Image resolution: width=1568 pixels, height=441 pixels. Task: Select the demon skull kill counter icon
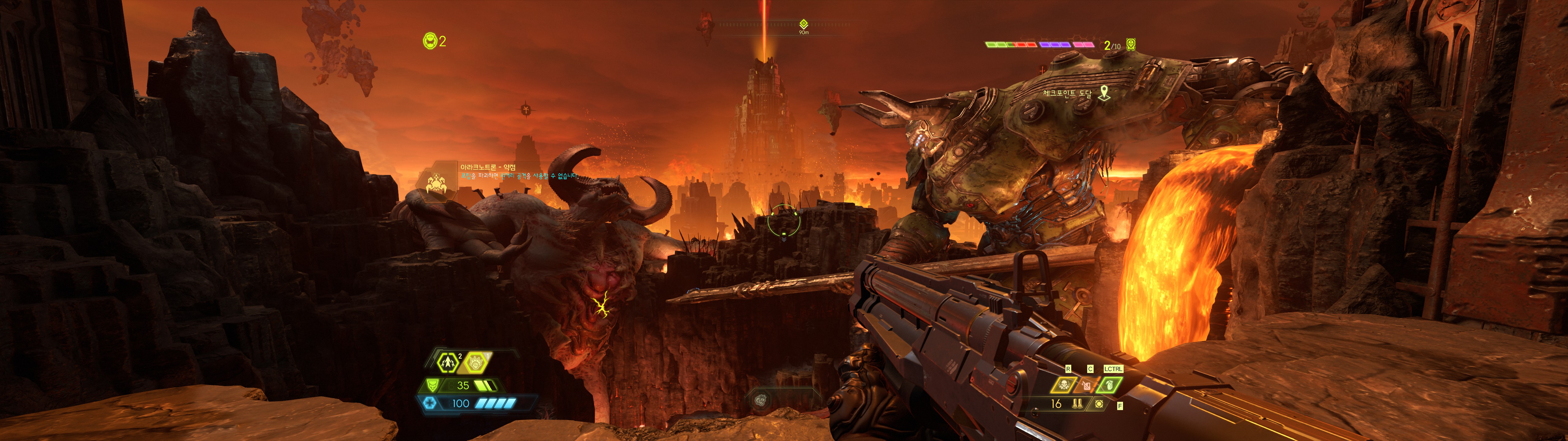pyautogui.click(x=1130, y=44)
